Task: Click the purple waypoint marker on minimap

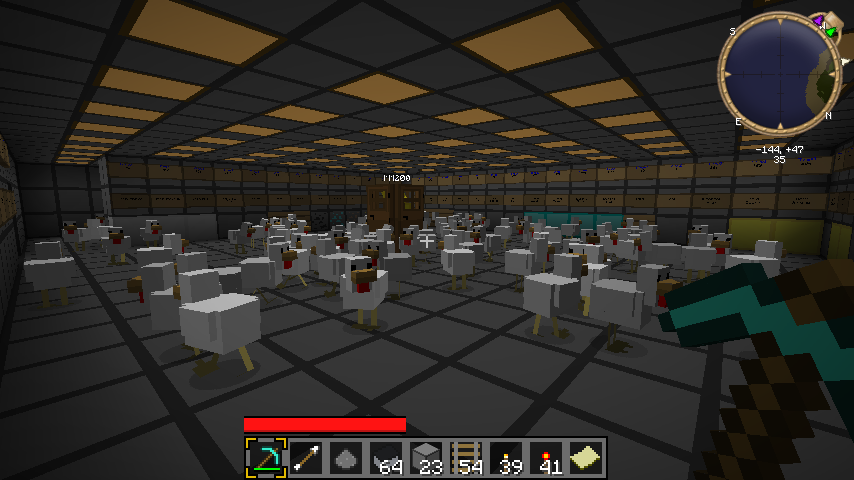Action: [x=818, y=21]
